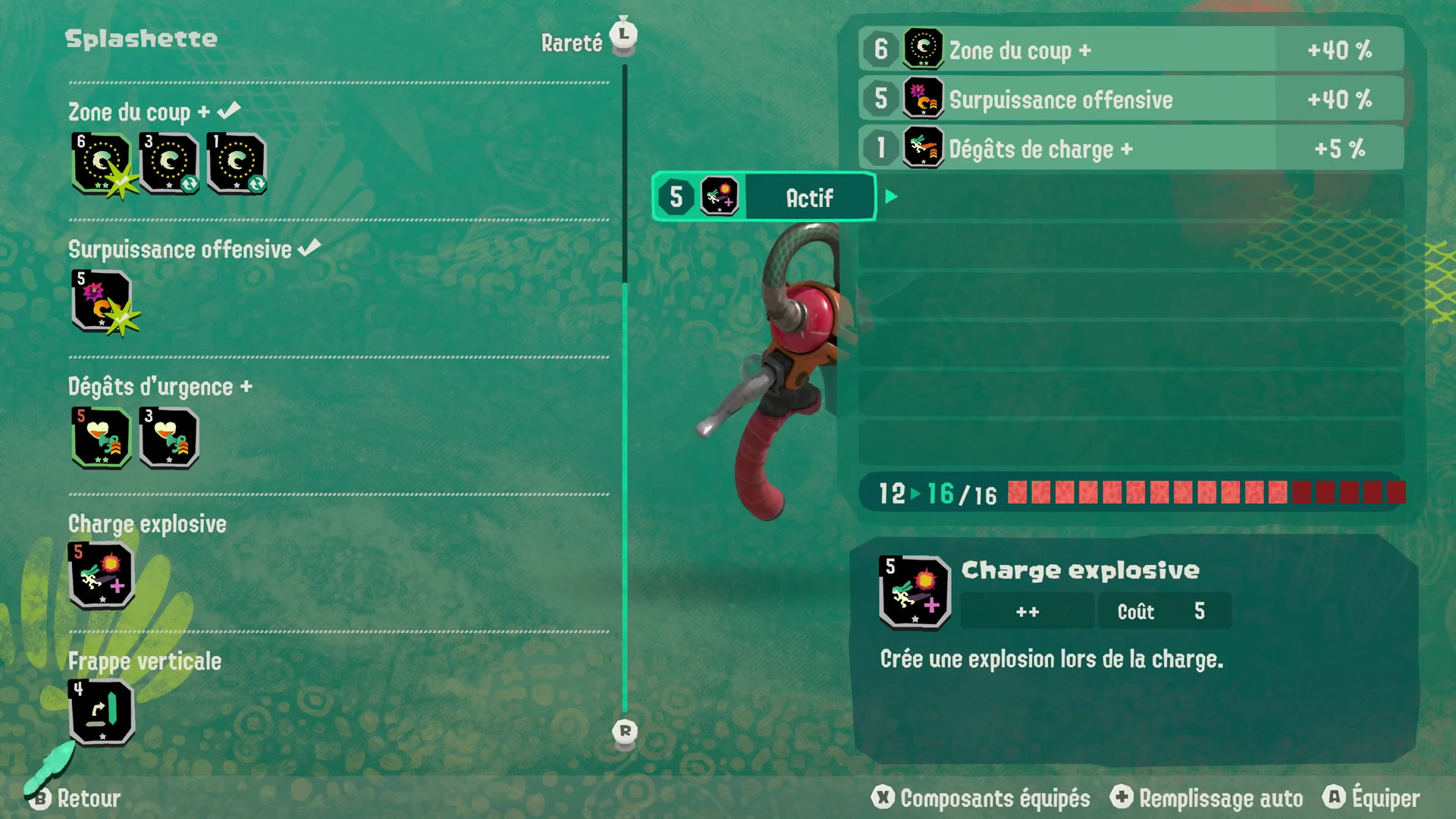Change sorting via the Rareté label

[x=572, y=43]
